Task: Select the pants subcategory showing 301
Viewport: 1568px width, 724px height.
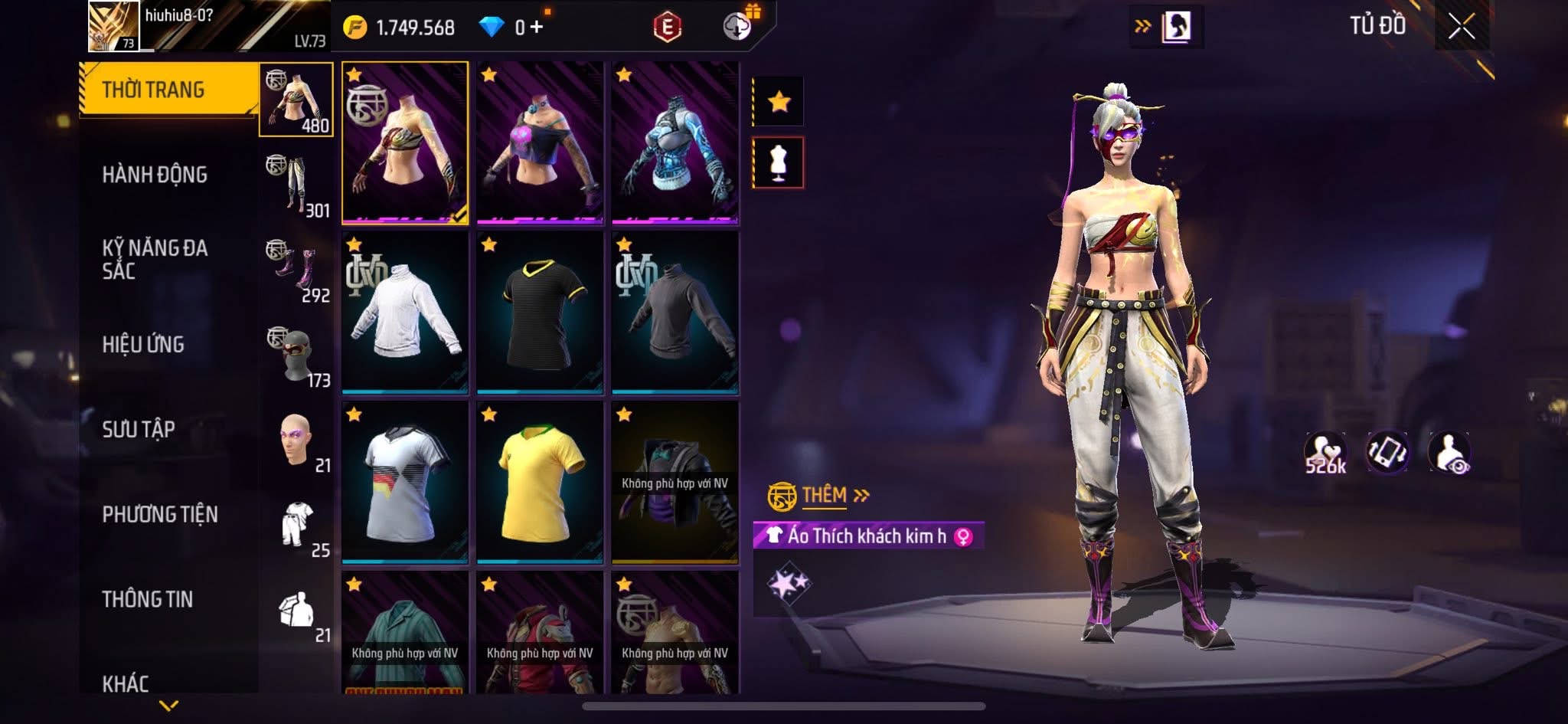Action: pos(297,184)
